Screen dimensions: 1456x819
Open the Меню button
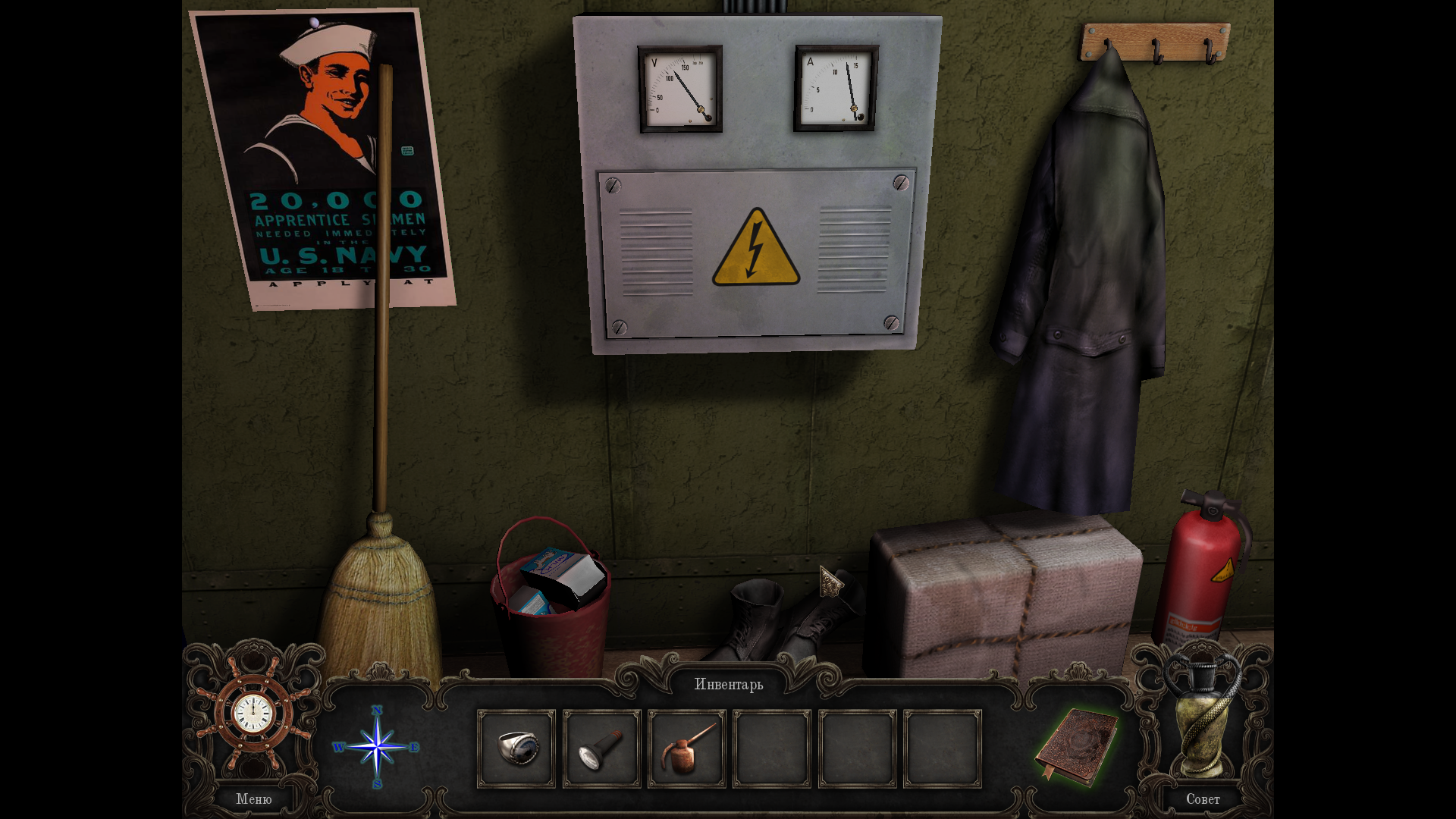coord(253,799)
